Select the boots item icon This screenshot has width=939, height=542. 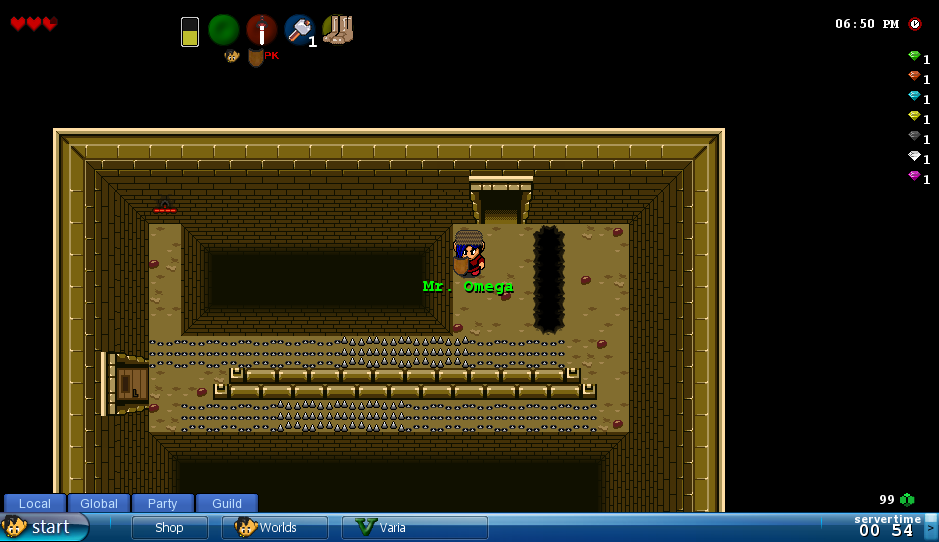(338, 30)
